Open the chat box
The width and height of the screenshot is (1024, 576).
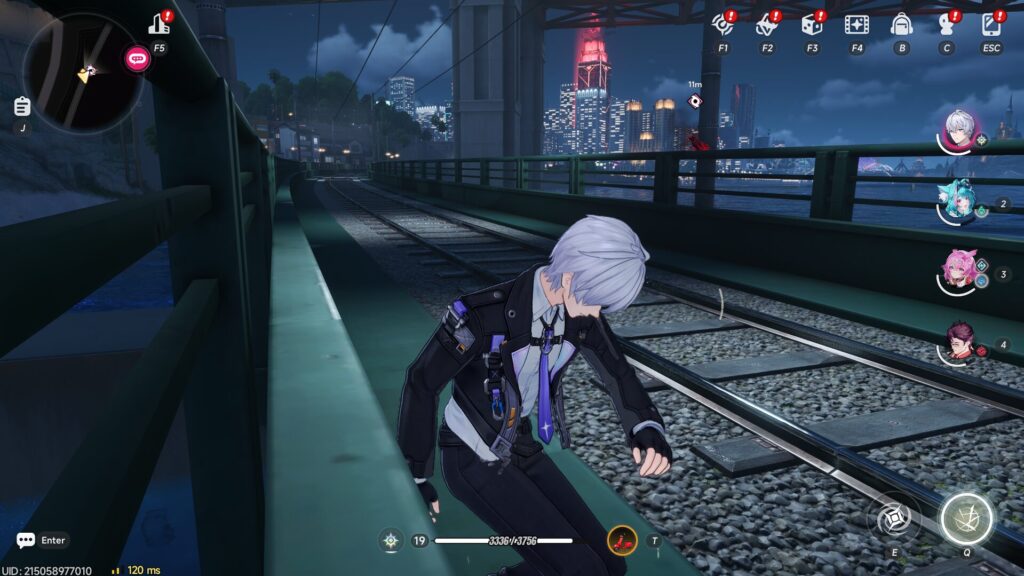click(x=26, y=540)
